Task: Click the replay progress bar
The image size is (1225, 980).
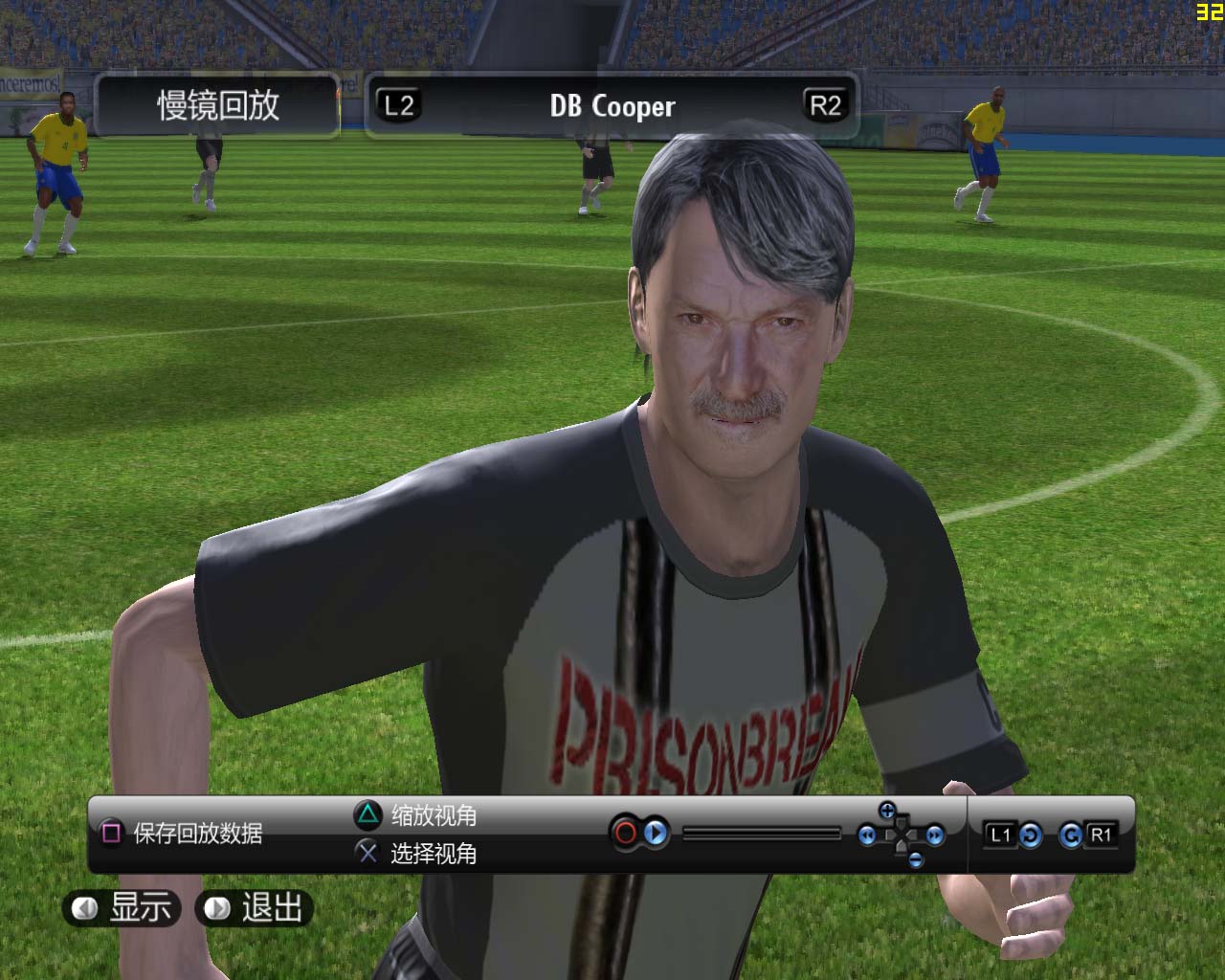Action: click(x=762, y=835)
